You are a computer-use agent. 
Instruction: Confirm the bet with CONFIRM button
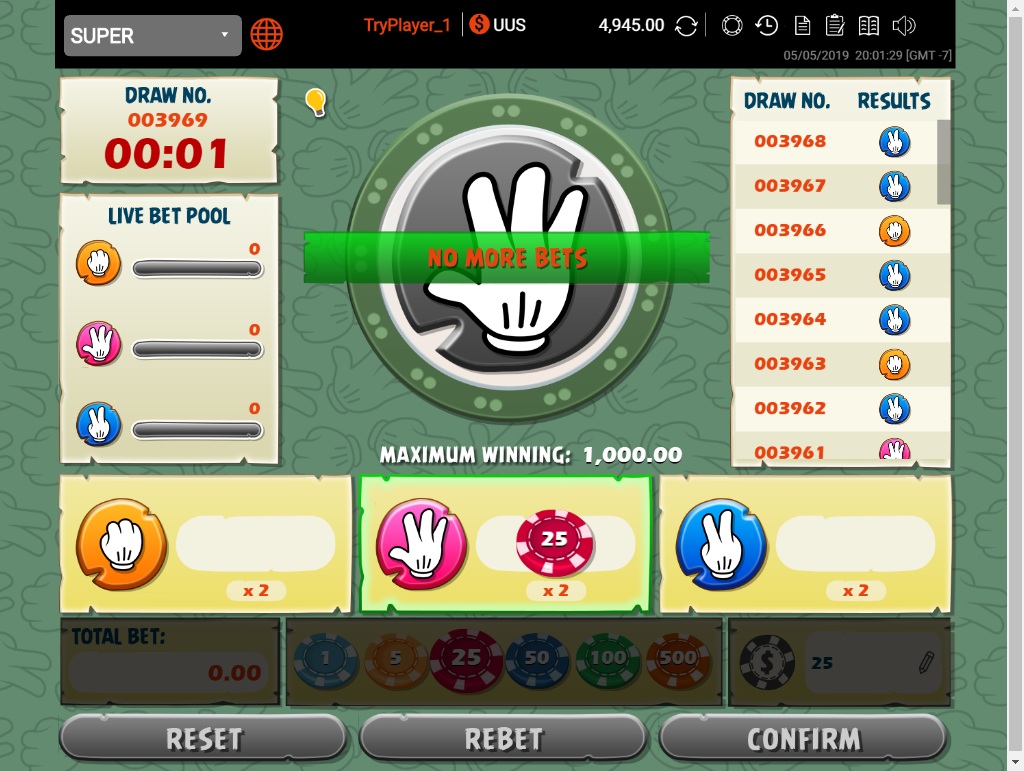(804, 739)
